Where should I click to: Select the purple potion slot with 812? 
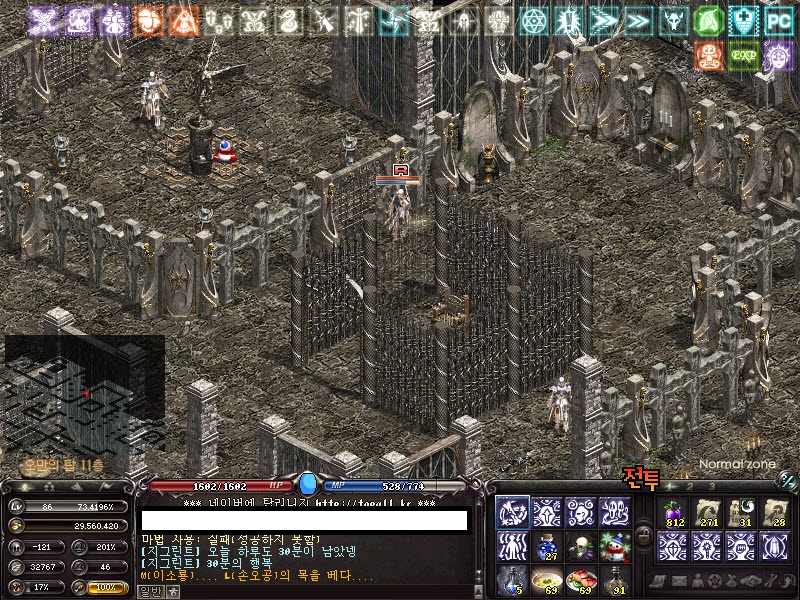click(x=673, y=512)
